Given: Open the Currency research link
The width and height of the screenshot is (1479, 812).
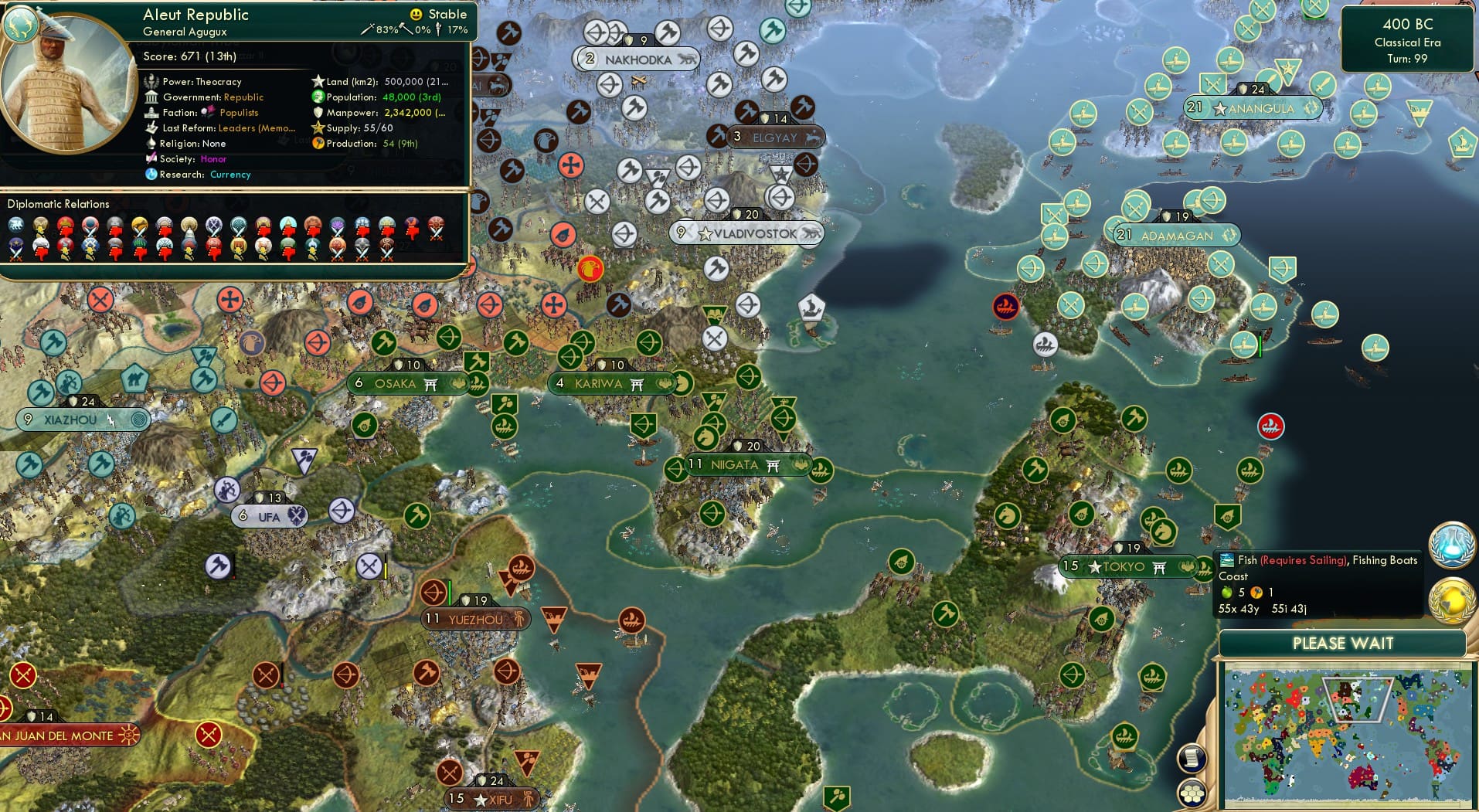Looking at the screenshot, I should point(229,175).
